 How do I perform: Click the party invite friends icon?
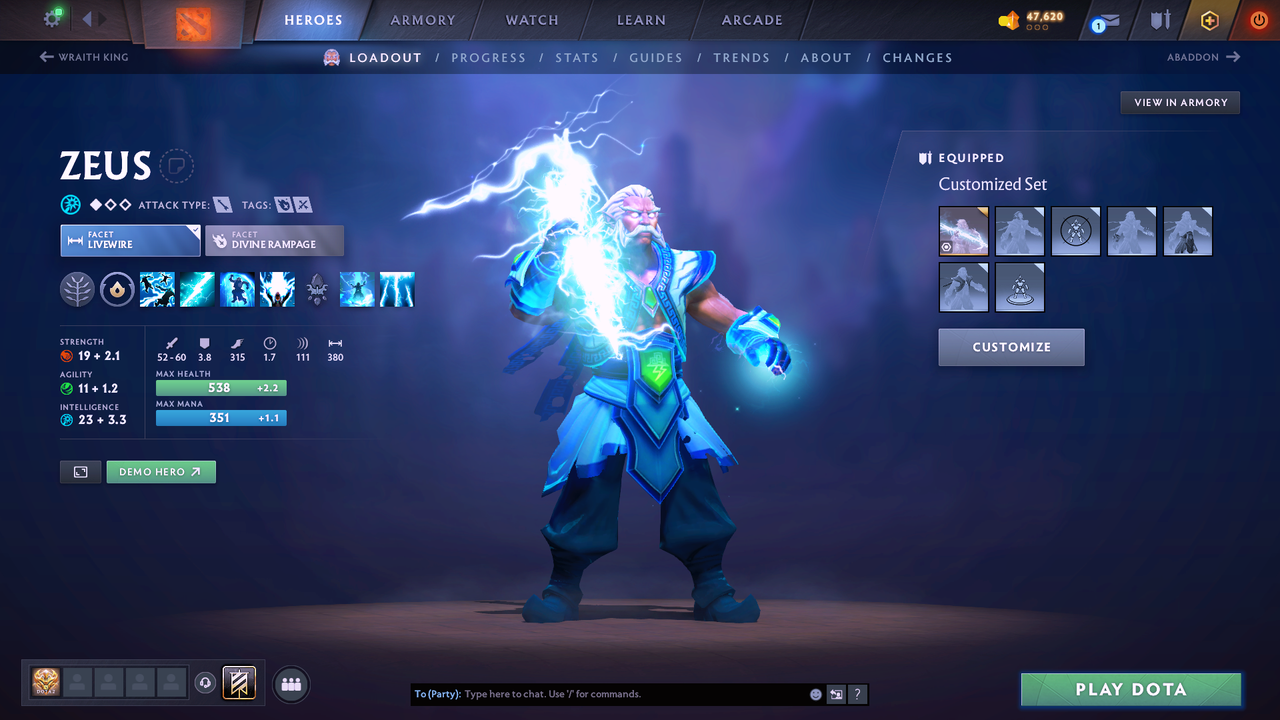(x=290, y=684)
